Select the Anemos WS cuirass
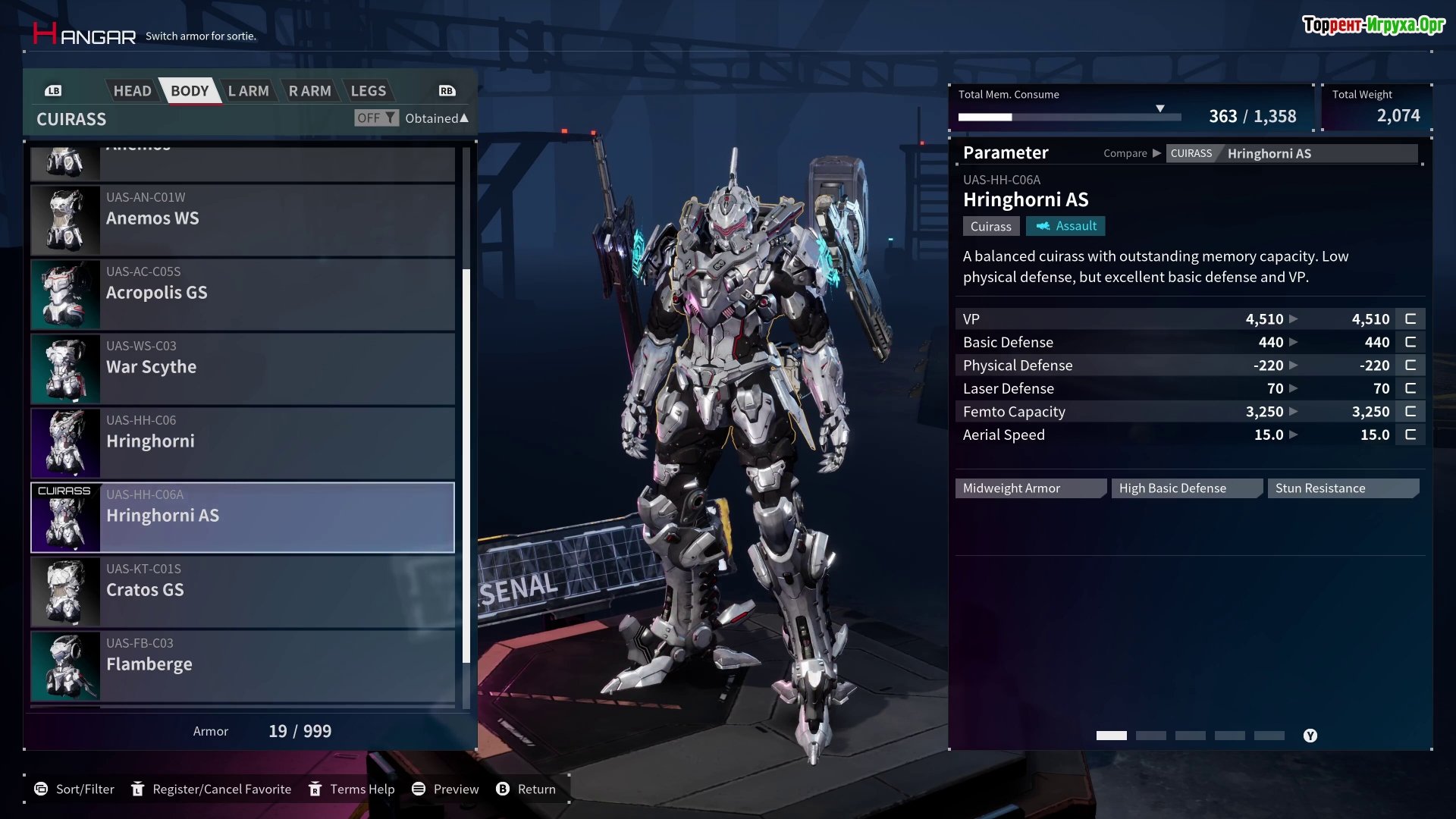Viewport: 1456px width, 819px height. pos(243,219)
